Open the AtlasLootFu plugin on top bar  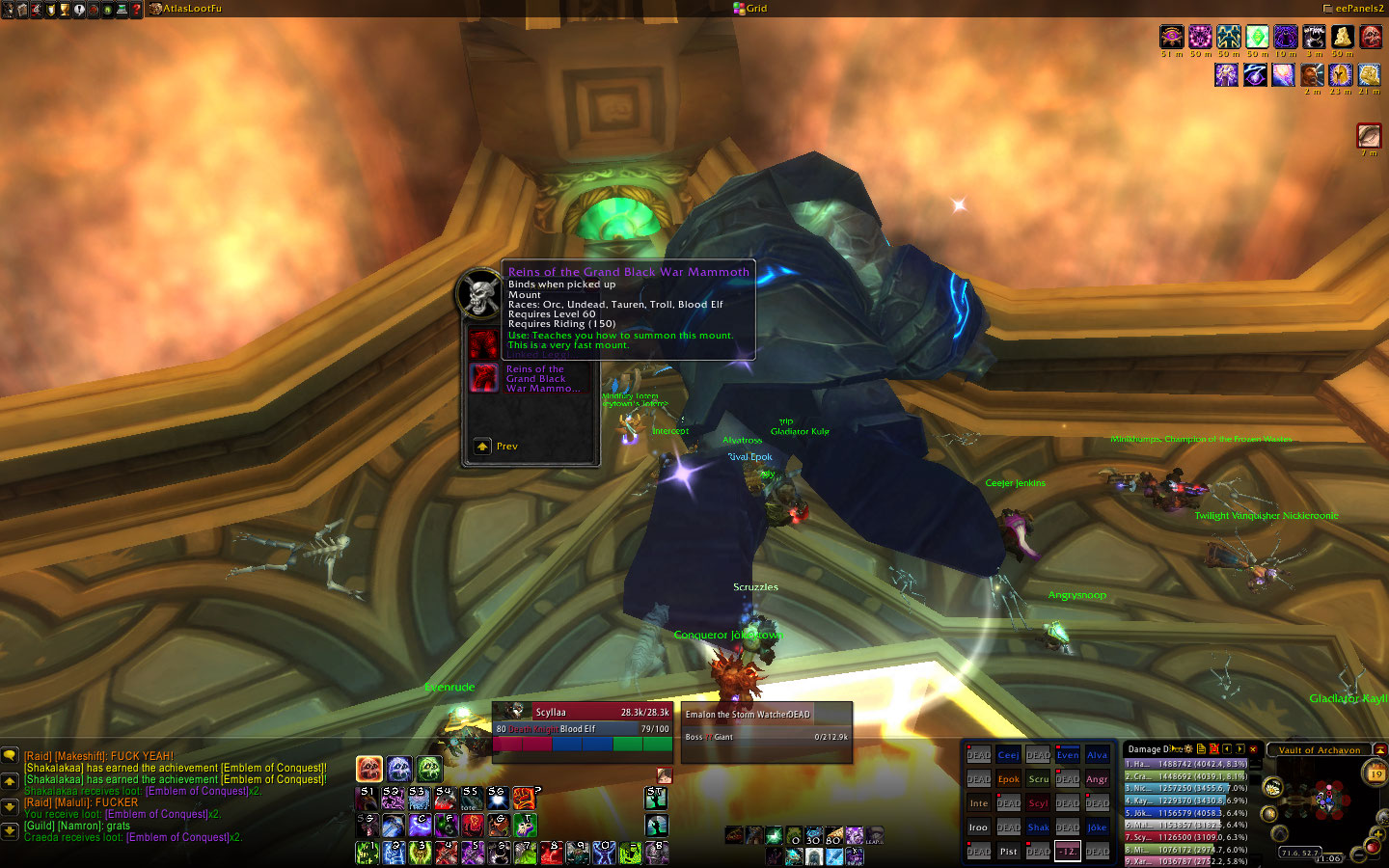coord(186,9)
